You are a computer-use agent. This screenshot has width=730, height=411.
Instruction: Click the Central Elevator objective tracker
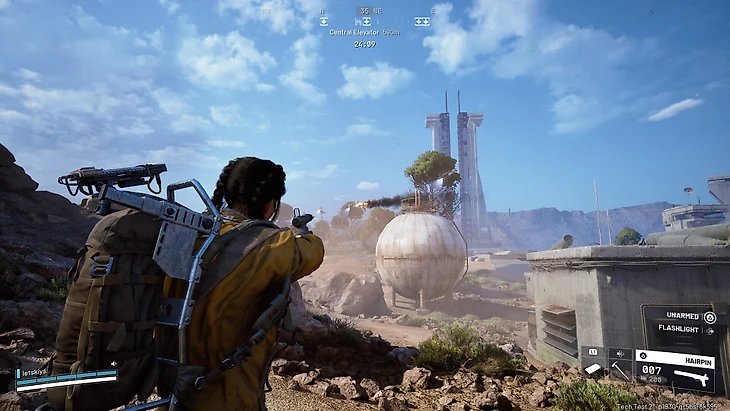click(365, 32)
